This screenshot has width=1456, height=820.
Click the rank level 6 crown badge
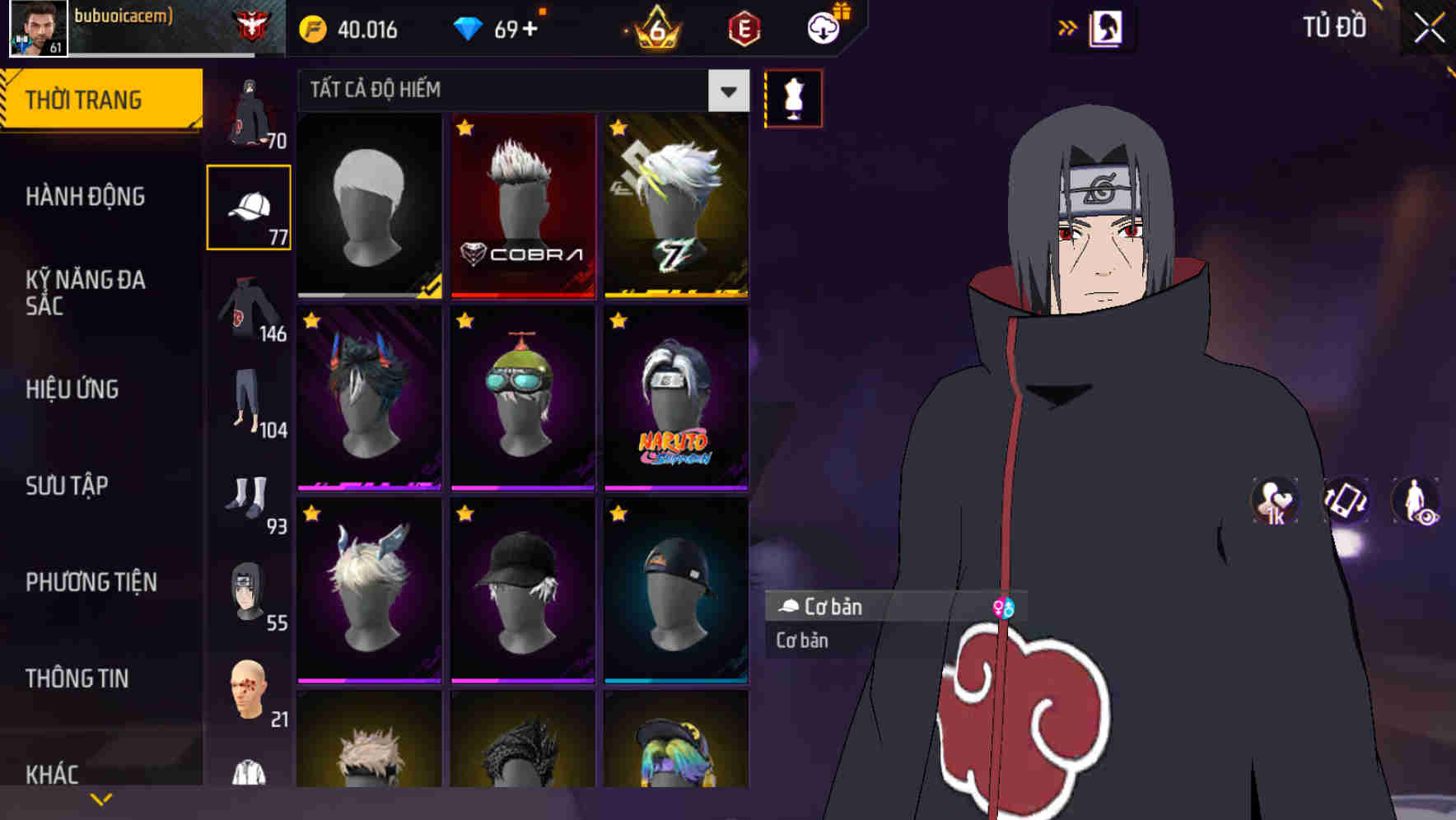pyautogui.click(x=659, y=29)
